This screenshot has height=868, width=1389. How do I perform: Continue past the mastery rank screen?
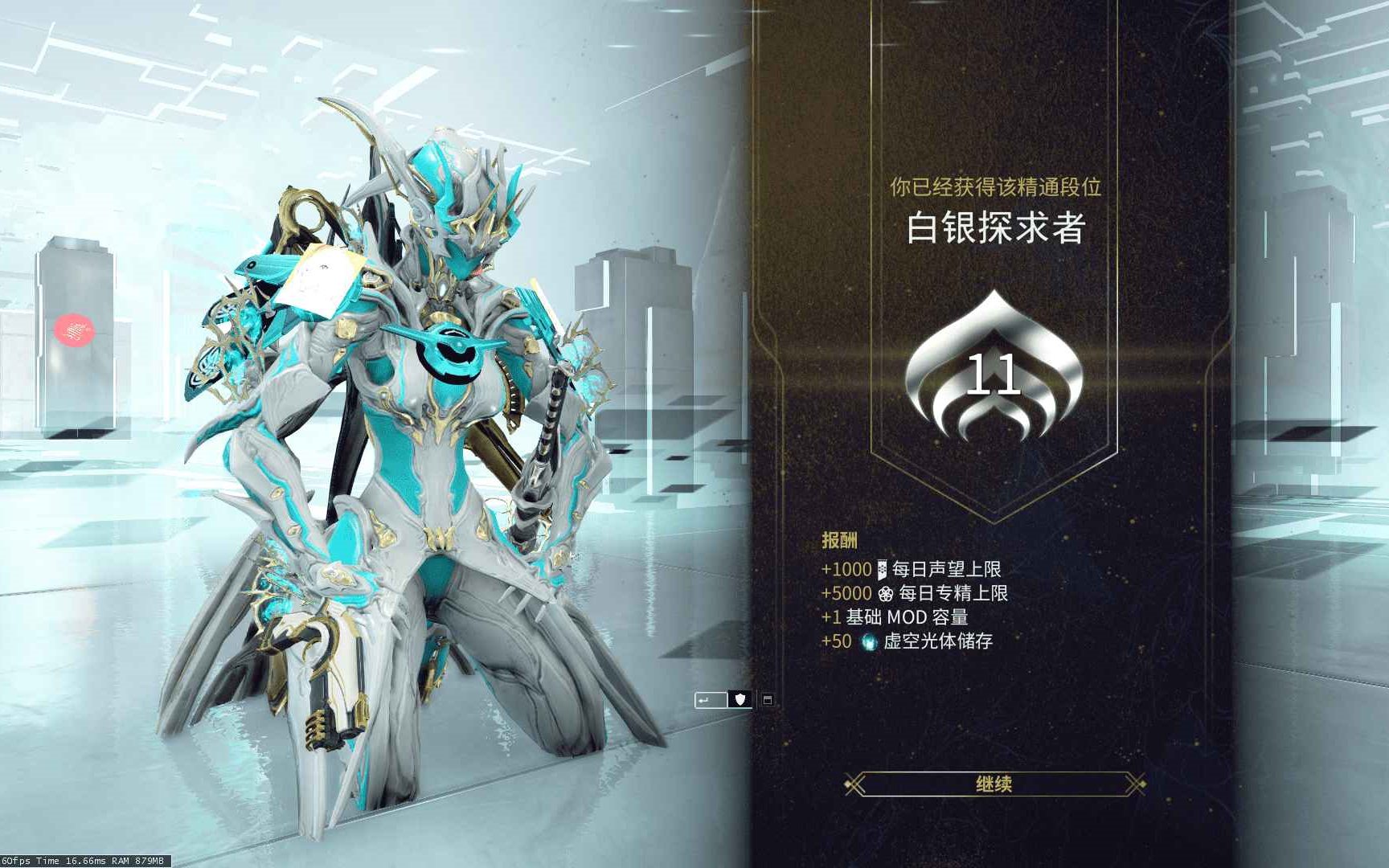[994, 784]
